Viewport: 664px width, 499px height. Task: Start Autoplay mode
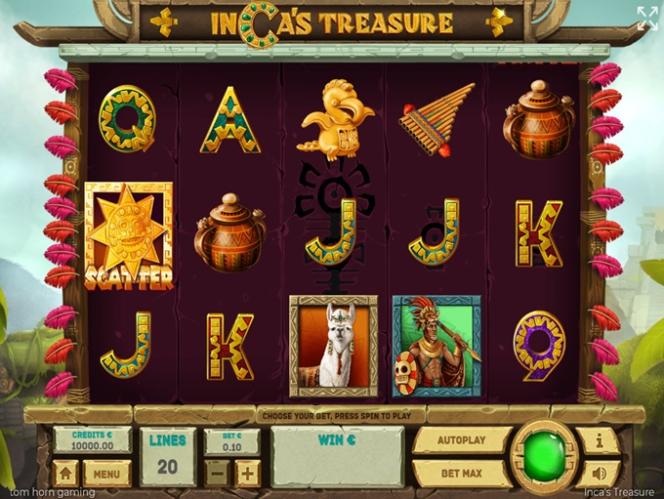tap(462, 440)
